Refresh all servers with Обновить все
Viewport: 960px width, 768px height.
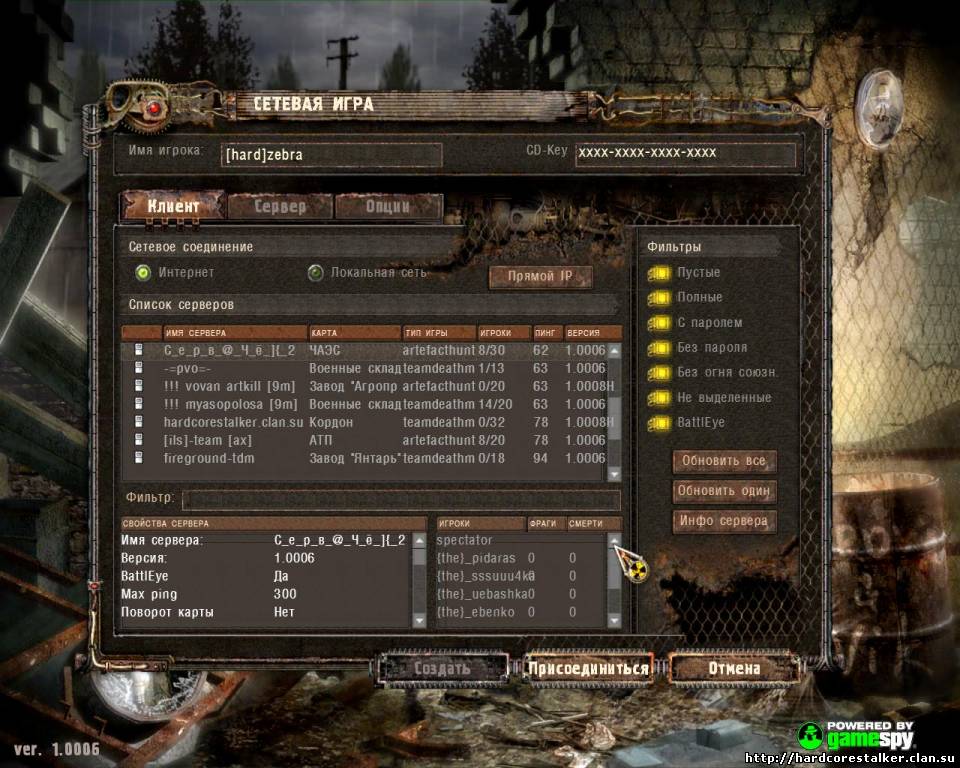[725, 462]
